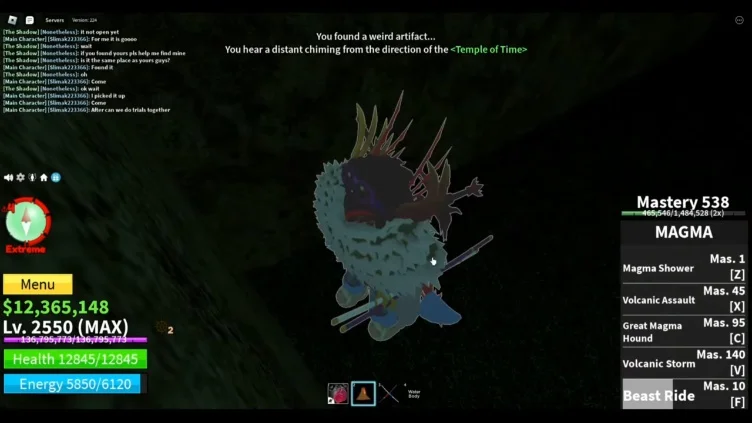Click the Roblox logo menu icon
The height and width of the screenshot is (423, 752).
tap(10, 19)
